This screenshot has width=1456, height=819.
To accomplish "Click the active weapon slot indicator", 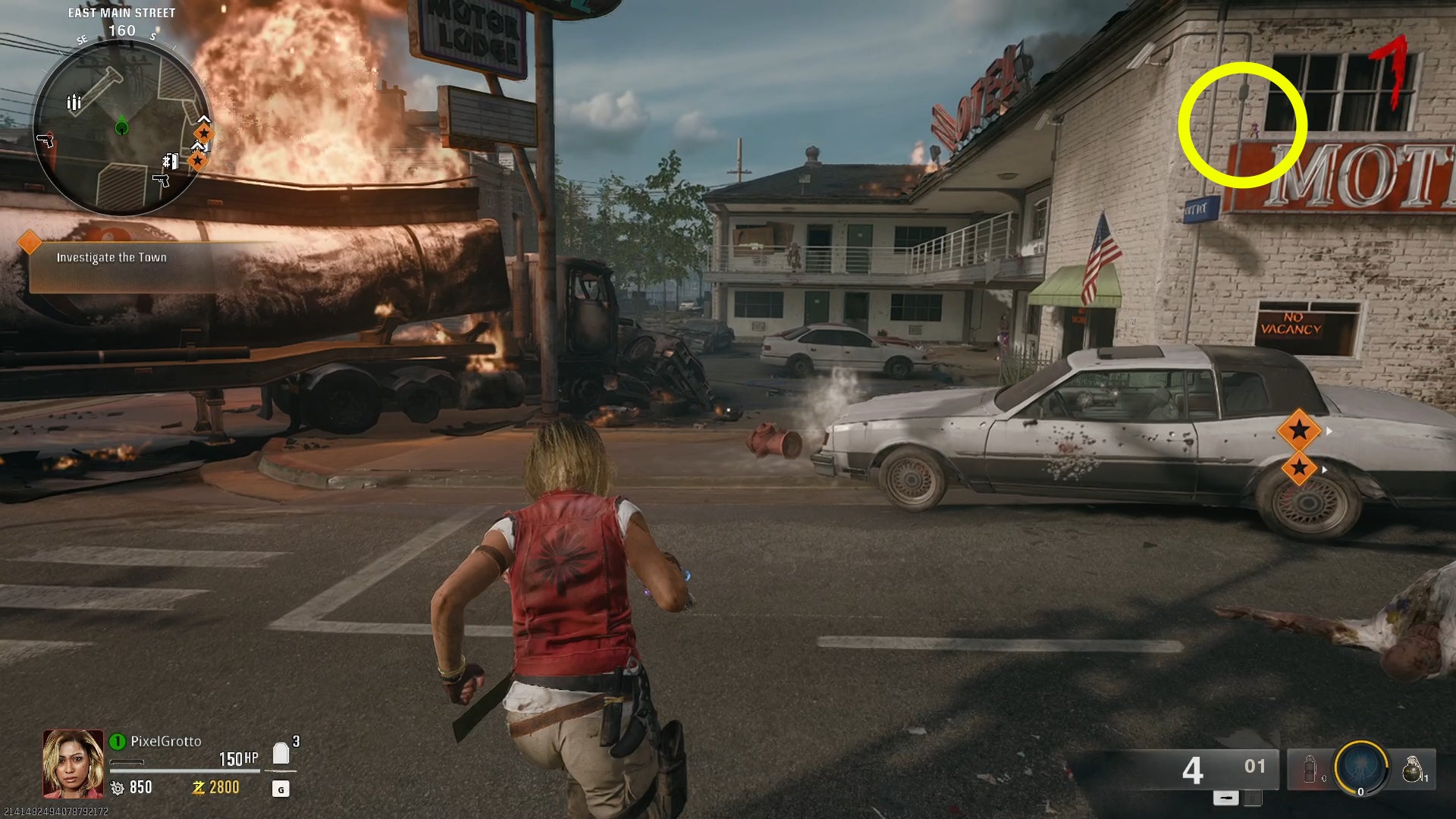I will 1225,798.
